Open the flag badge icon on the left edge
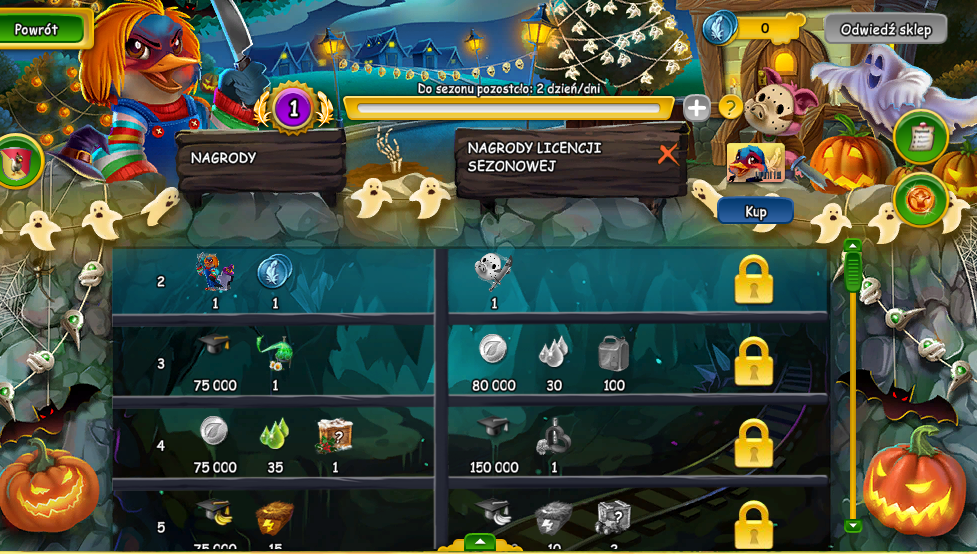977x554 pixels. pos(18,162)
